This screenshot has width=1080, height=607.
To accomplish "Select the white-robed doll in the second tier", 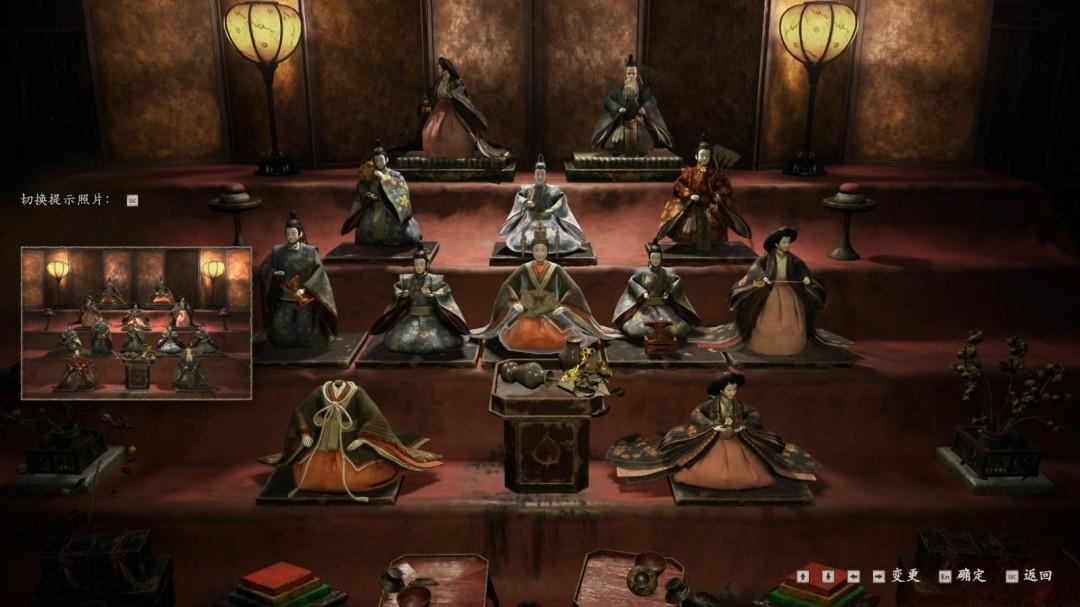I will [x=543, y=212].
